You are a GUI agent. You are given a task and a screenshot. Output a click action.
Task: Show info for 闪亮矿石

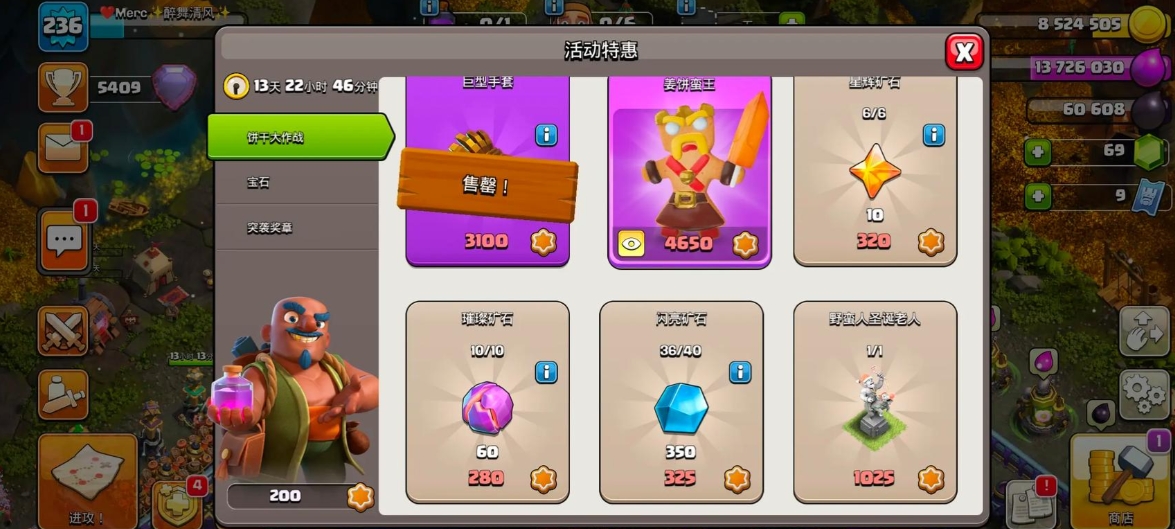[740, 372]
